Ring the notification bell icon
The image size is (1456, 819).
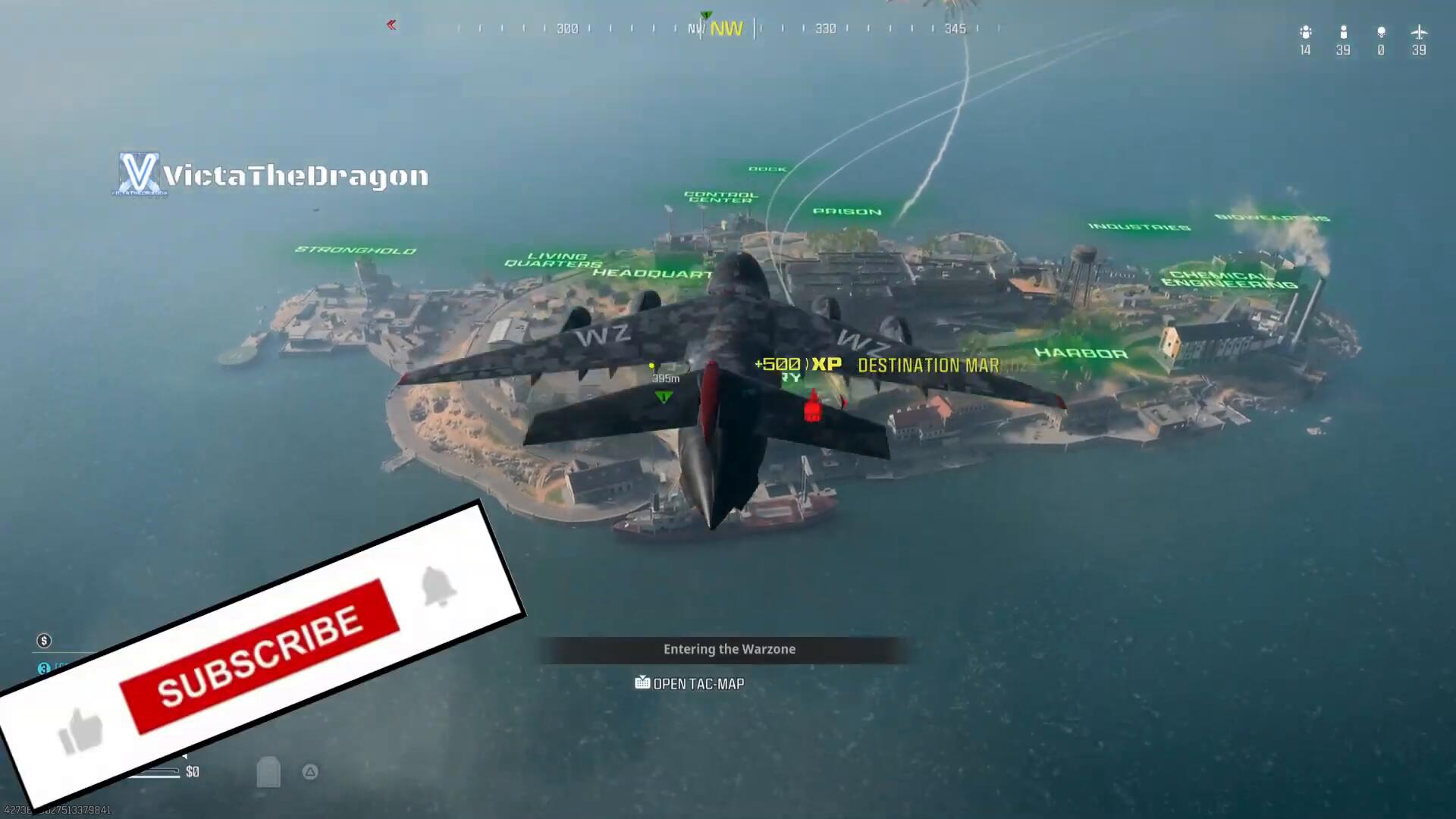coord(438,586)
